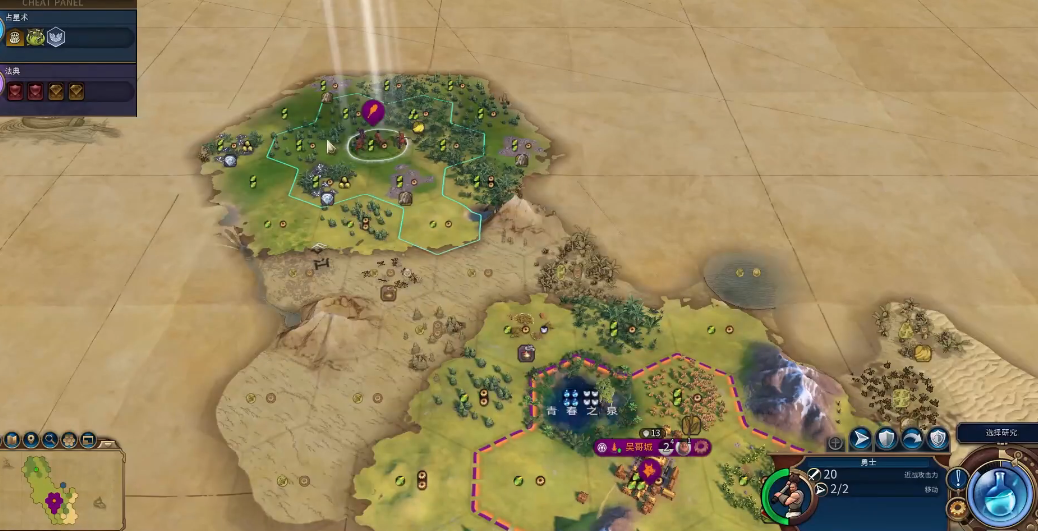
Task: Click the gear icon beside the flask button
Action: click(x=958, y=508)
